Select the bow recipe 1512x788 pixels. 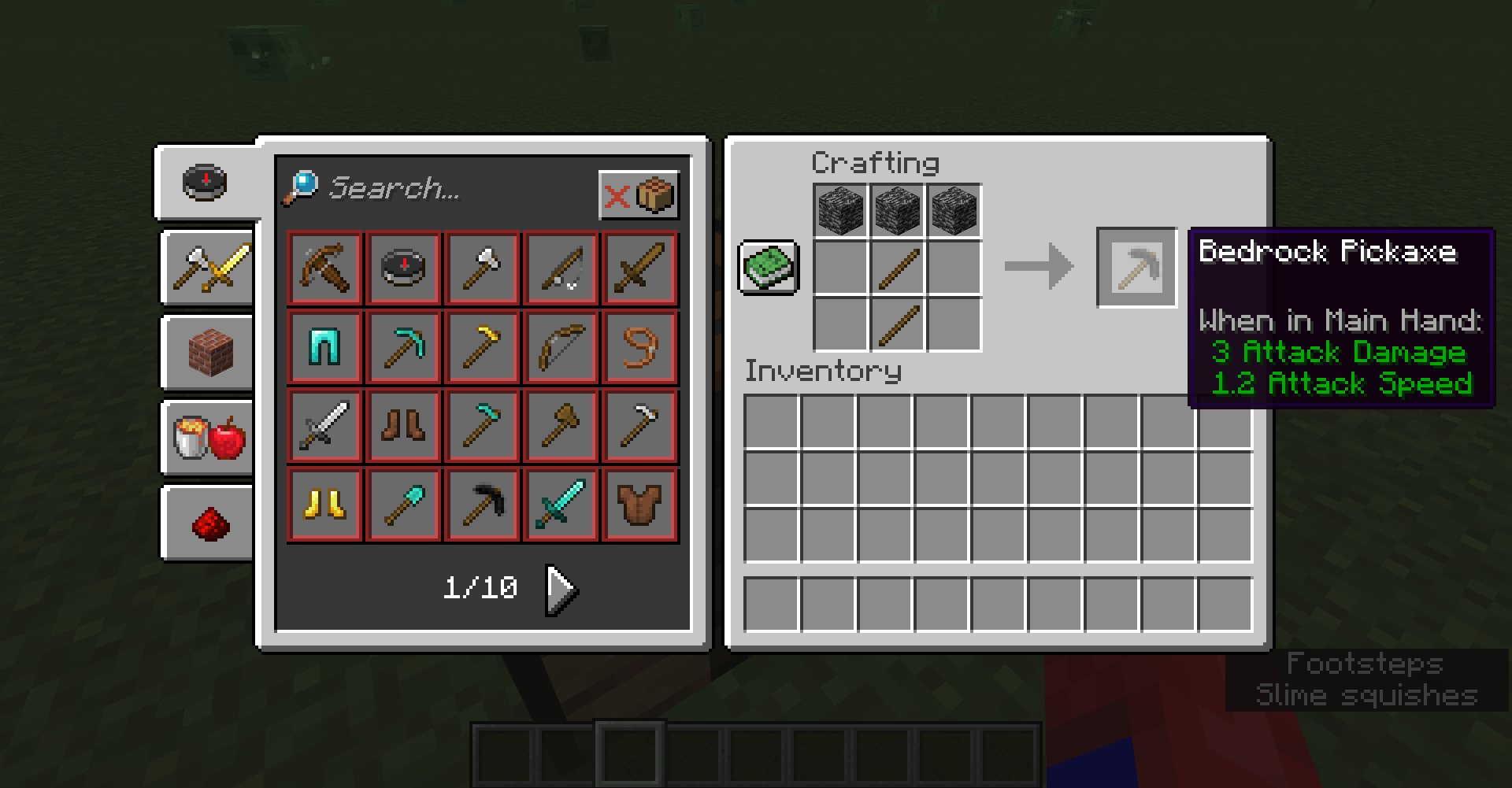(561, 347)
